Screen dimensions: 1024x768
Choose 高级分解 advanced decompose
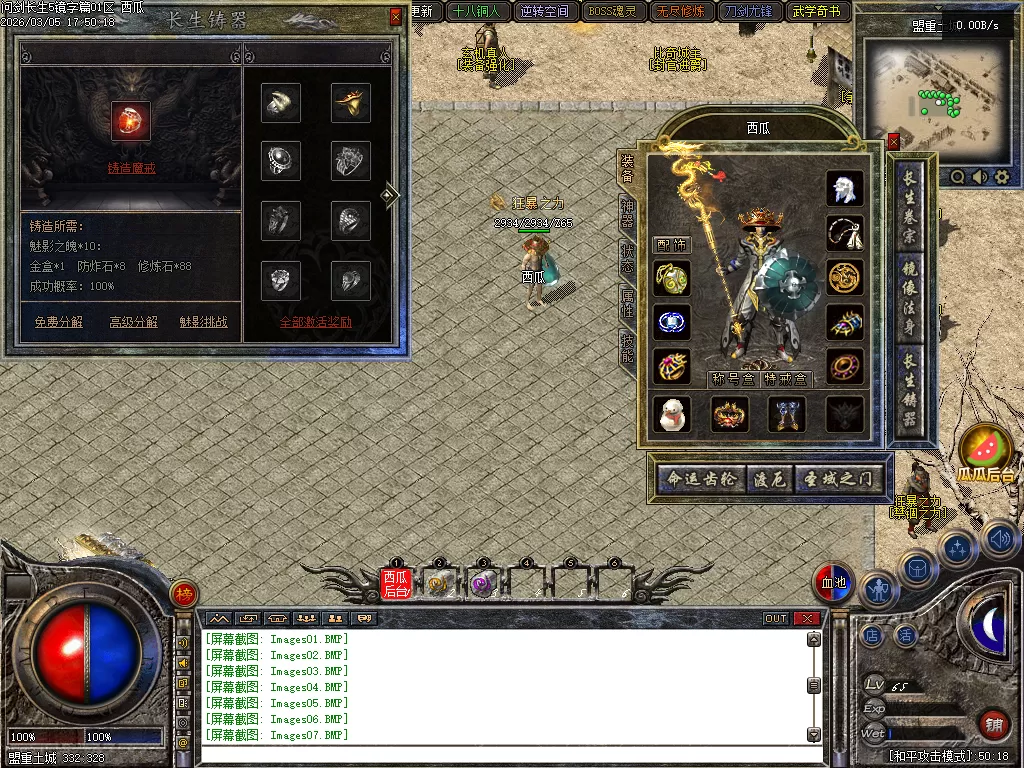[133, 322]
